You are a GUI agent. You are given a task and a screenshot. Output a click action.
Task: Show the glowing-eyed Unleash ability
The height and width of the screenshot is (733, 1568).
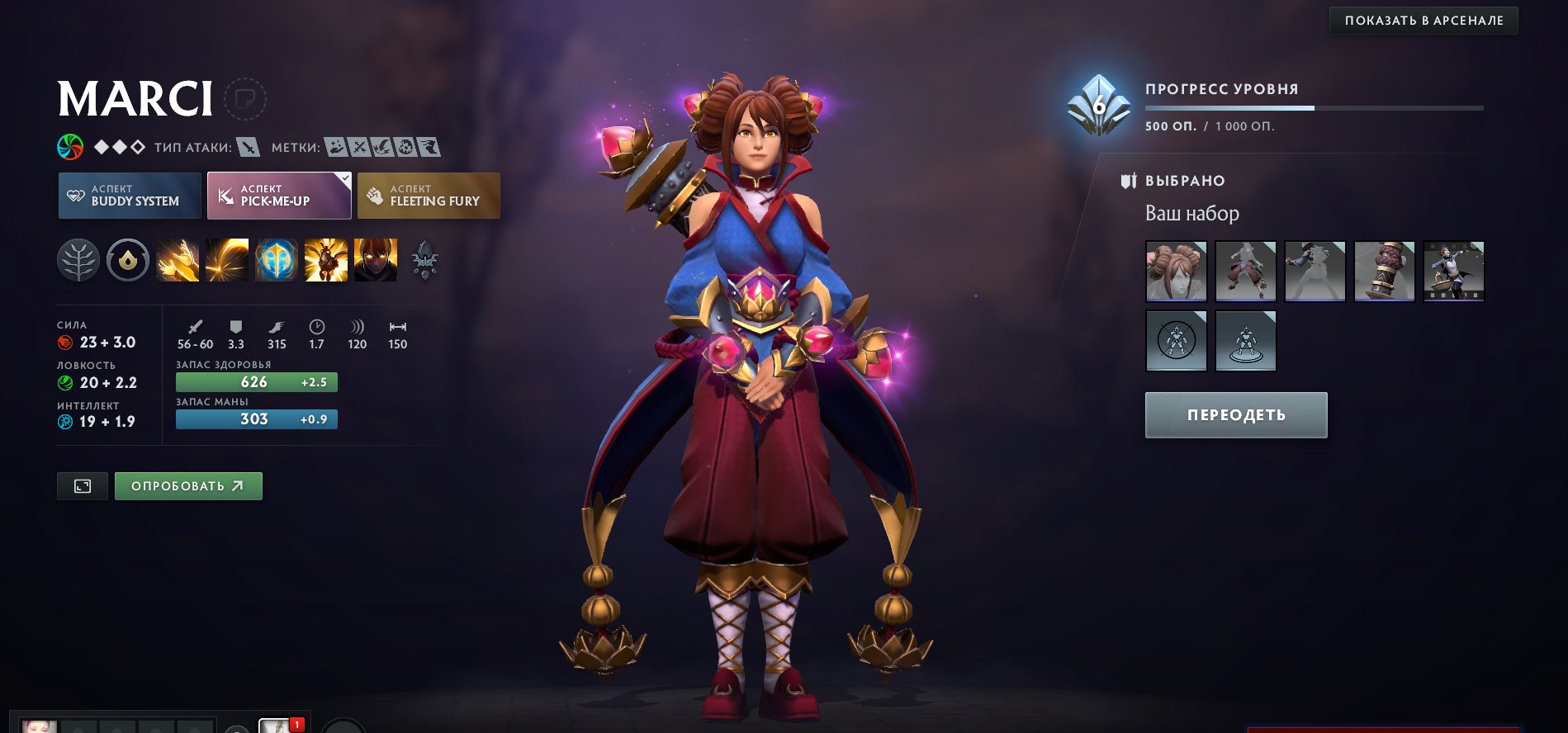point(376,261)
